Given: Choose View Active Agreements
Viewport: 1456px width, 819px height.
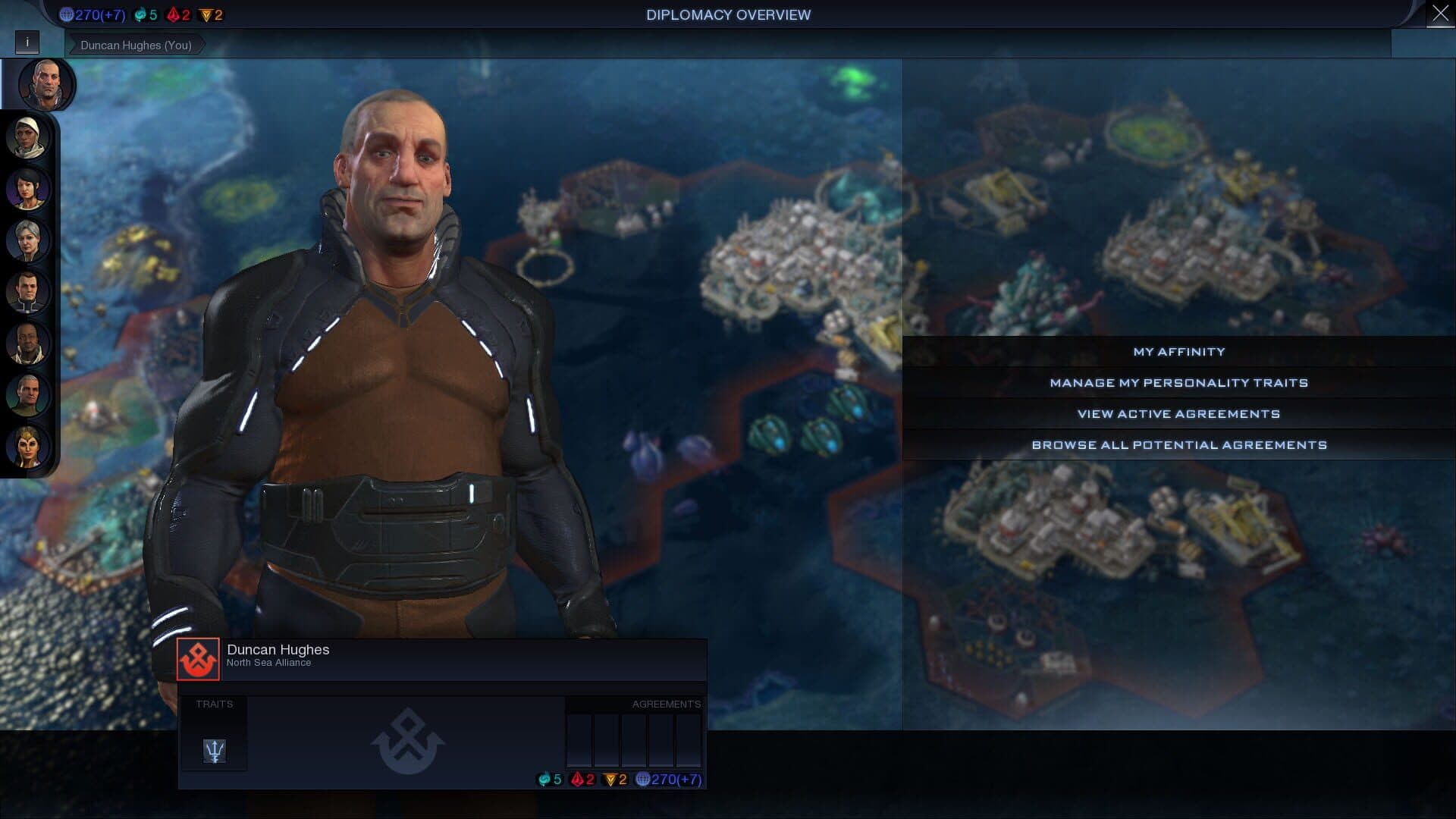Looking at the screenshot, I should click(x=1178, y=414).
